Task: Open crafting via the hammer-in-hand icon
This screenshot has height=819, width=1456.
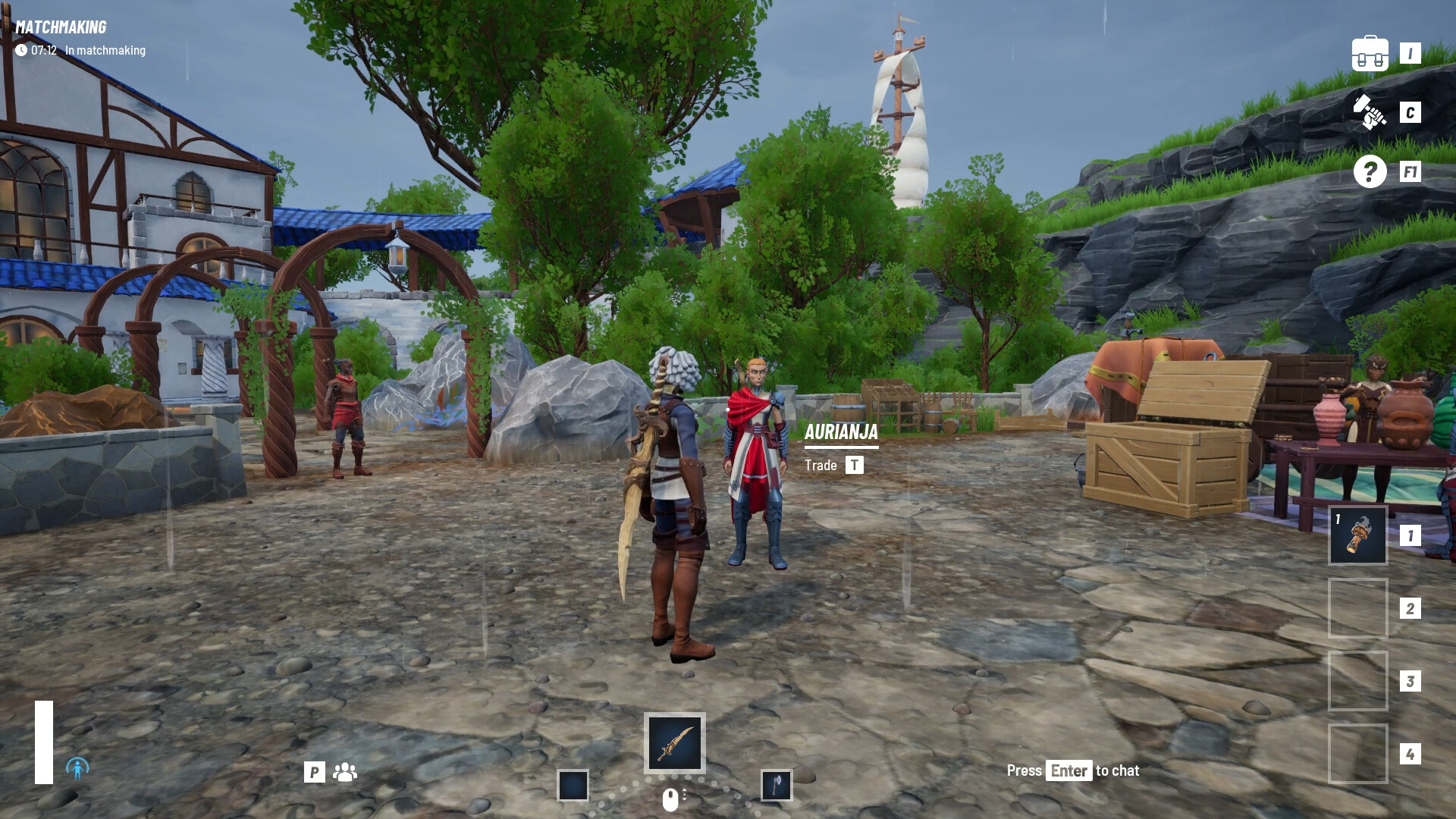Action: coord(1369,114)
